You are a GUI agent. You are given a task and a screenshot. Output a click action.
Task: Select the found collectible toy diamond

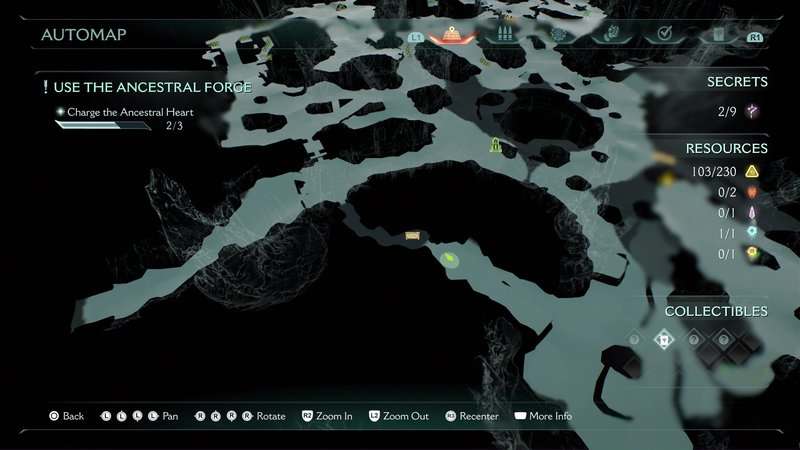point(662,340)
